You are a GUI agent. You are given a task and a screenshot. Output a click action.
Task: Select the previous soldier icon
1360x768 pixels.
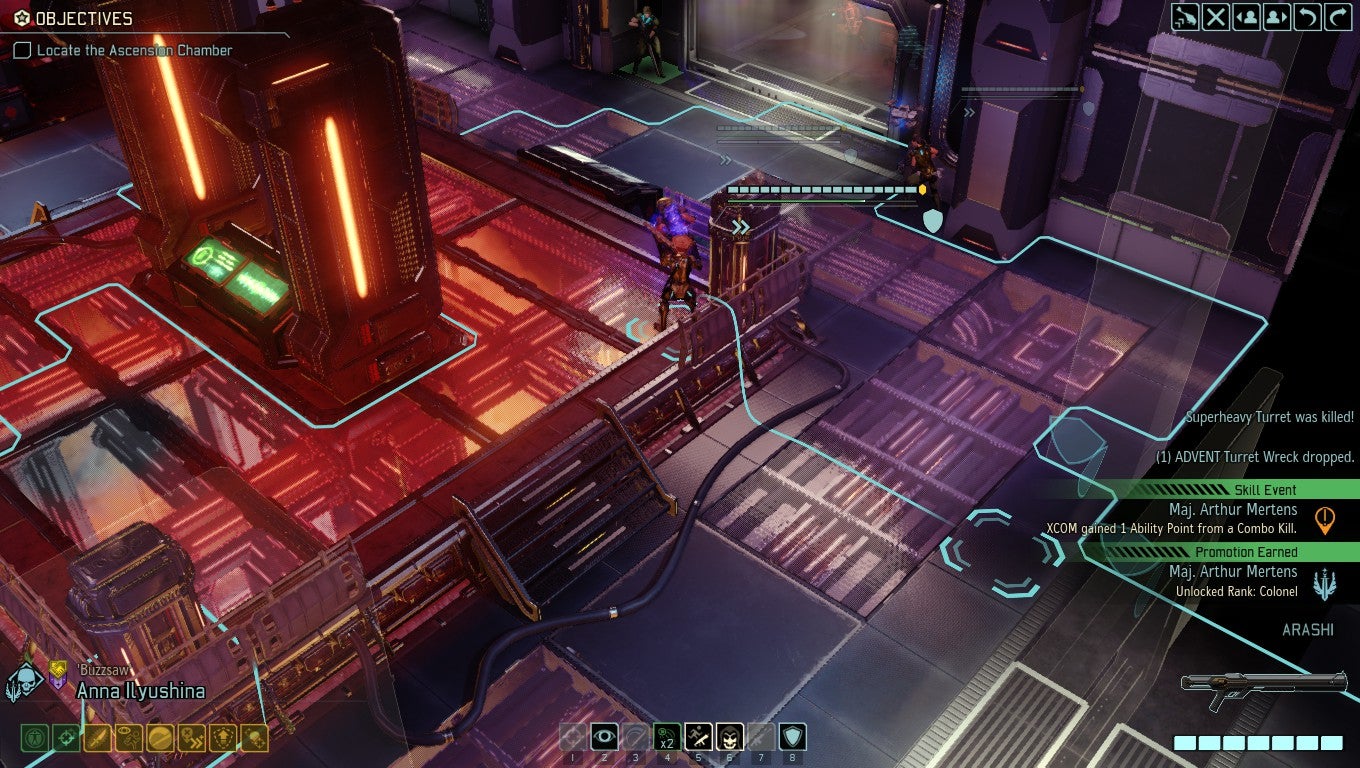[x=1247, y=17]
